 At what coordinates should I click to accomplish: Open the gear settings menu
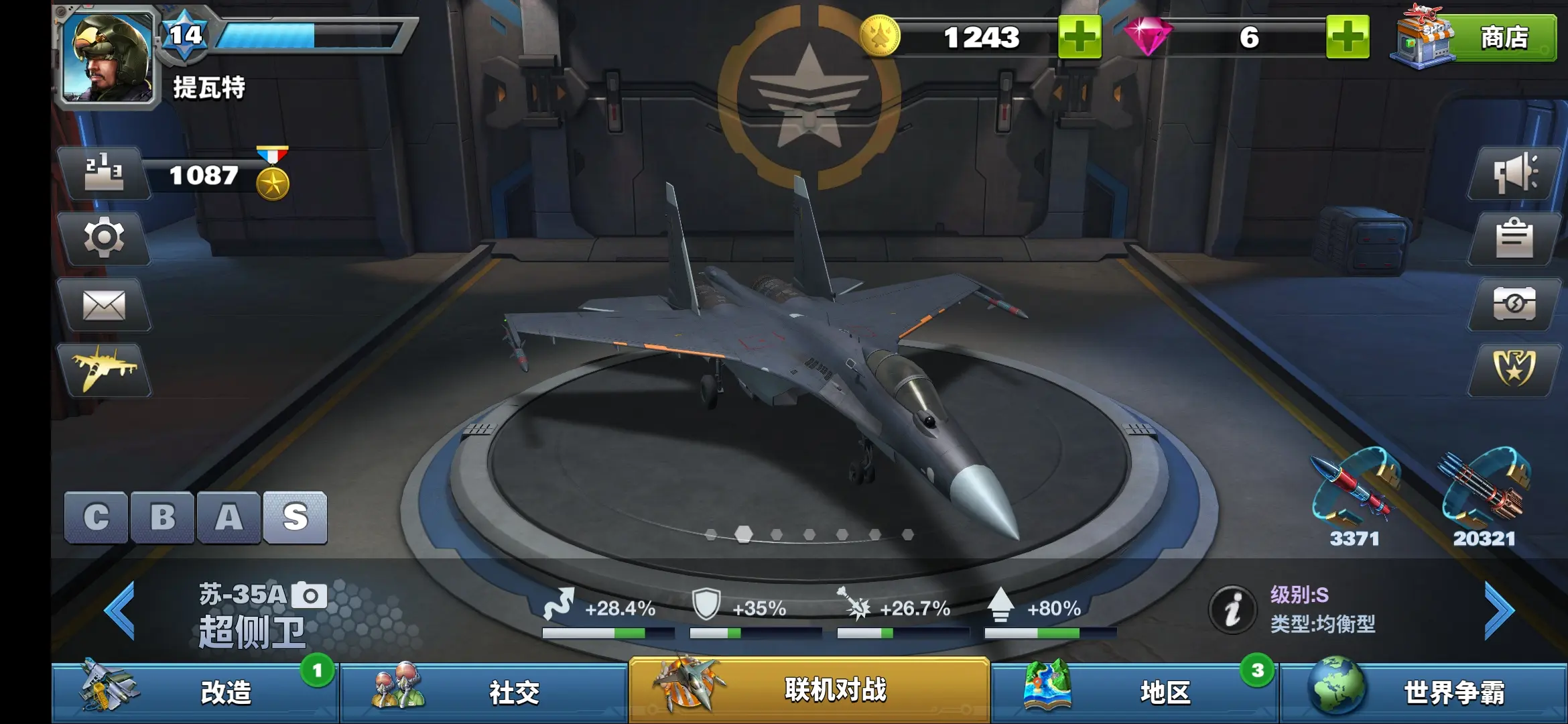click(104, 238)
